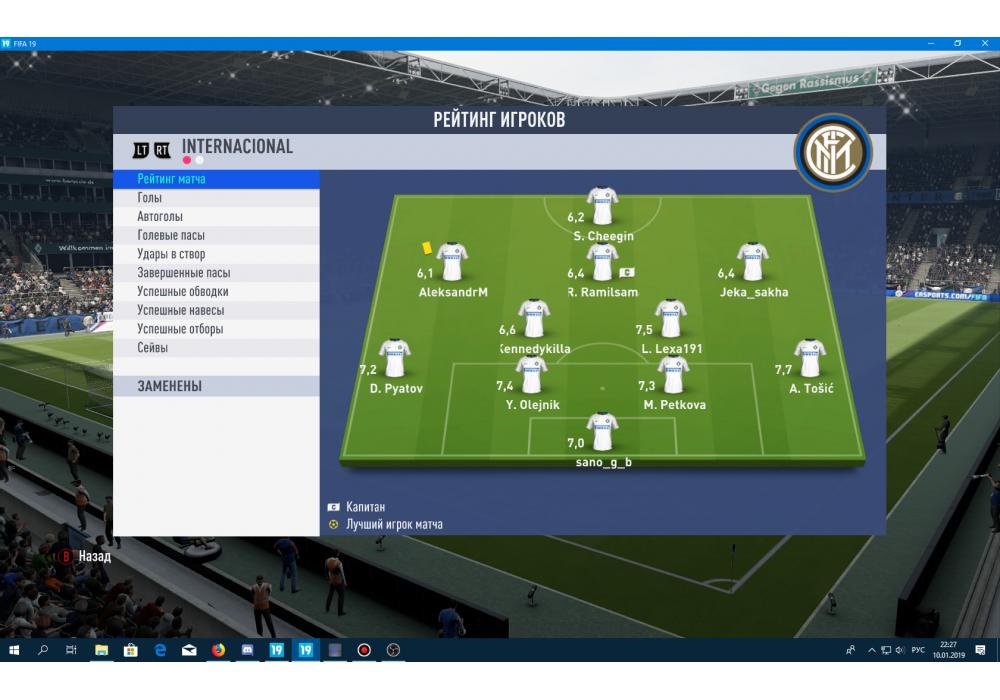Pick player A. Tošić's shirt

tap(810, 359)
